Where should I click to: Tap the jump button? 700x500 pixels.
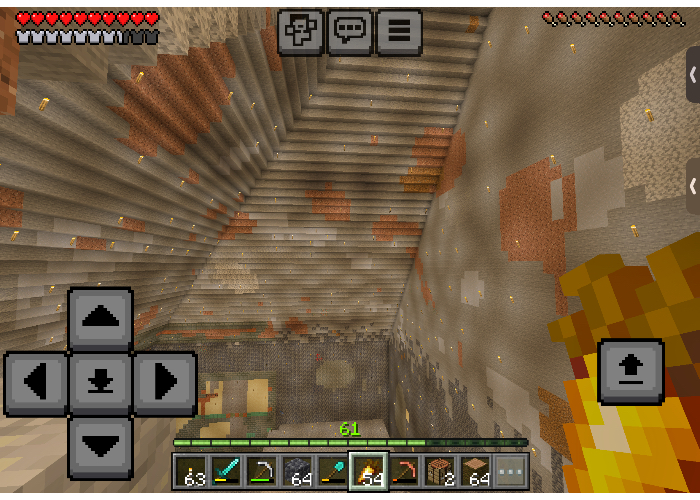click(630, 371)
